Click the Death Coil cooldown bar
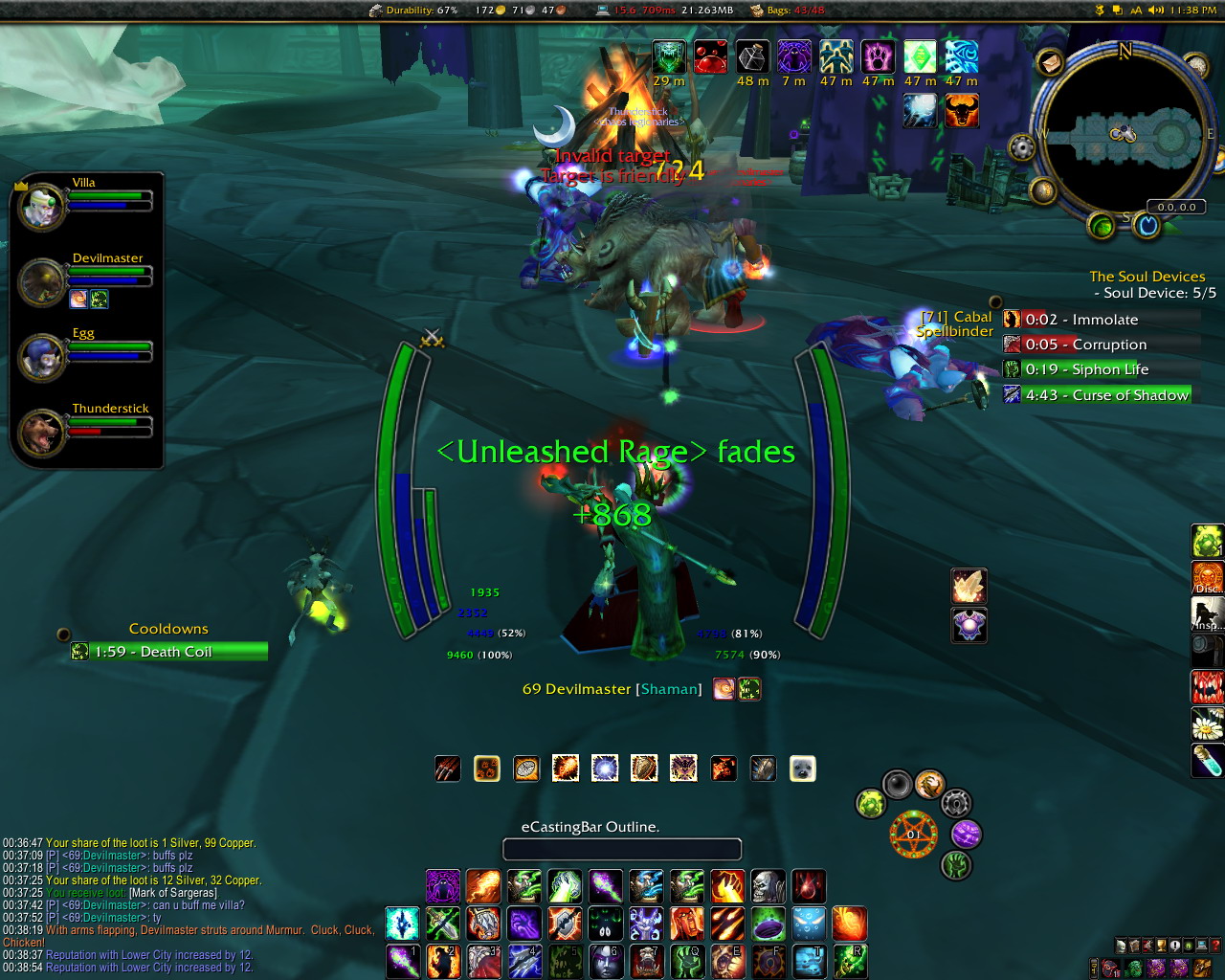Image resolution: width=1225 pixels, height=980 pixels. click(168, 652)
